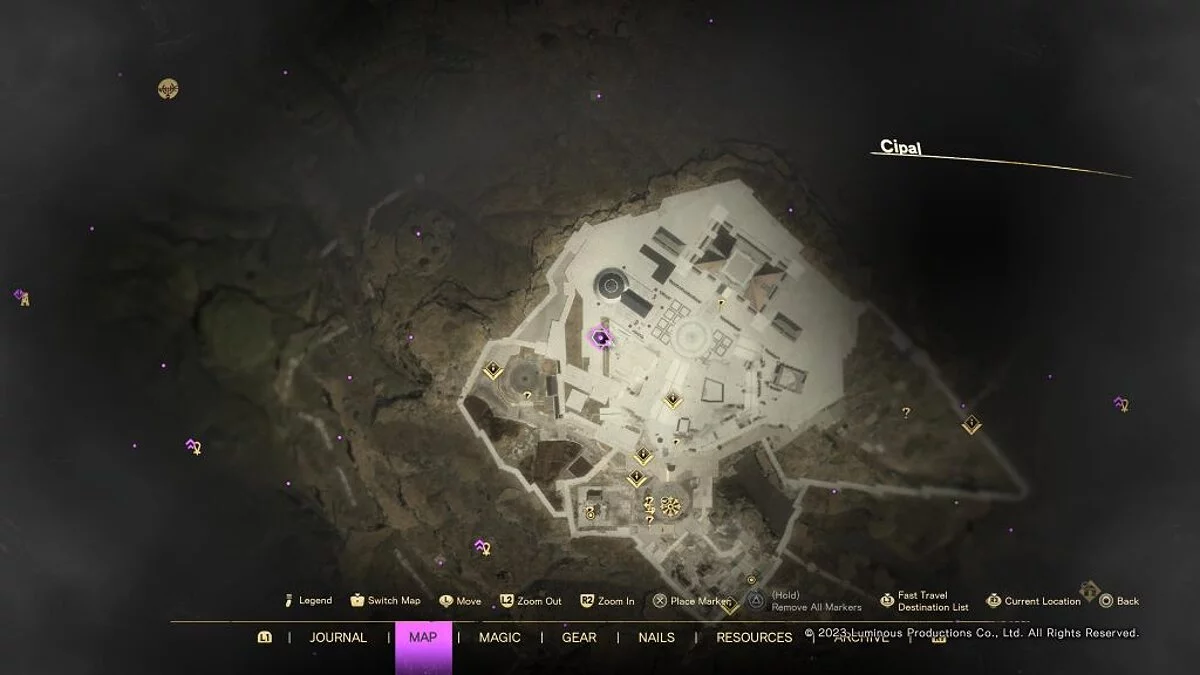This screenshot has width=1200, height=675.
Task: Open the Magic tab
Action: (x=499, y=637)
